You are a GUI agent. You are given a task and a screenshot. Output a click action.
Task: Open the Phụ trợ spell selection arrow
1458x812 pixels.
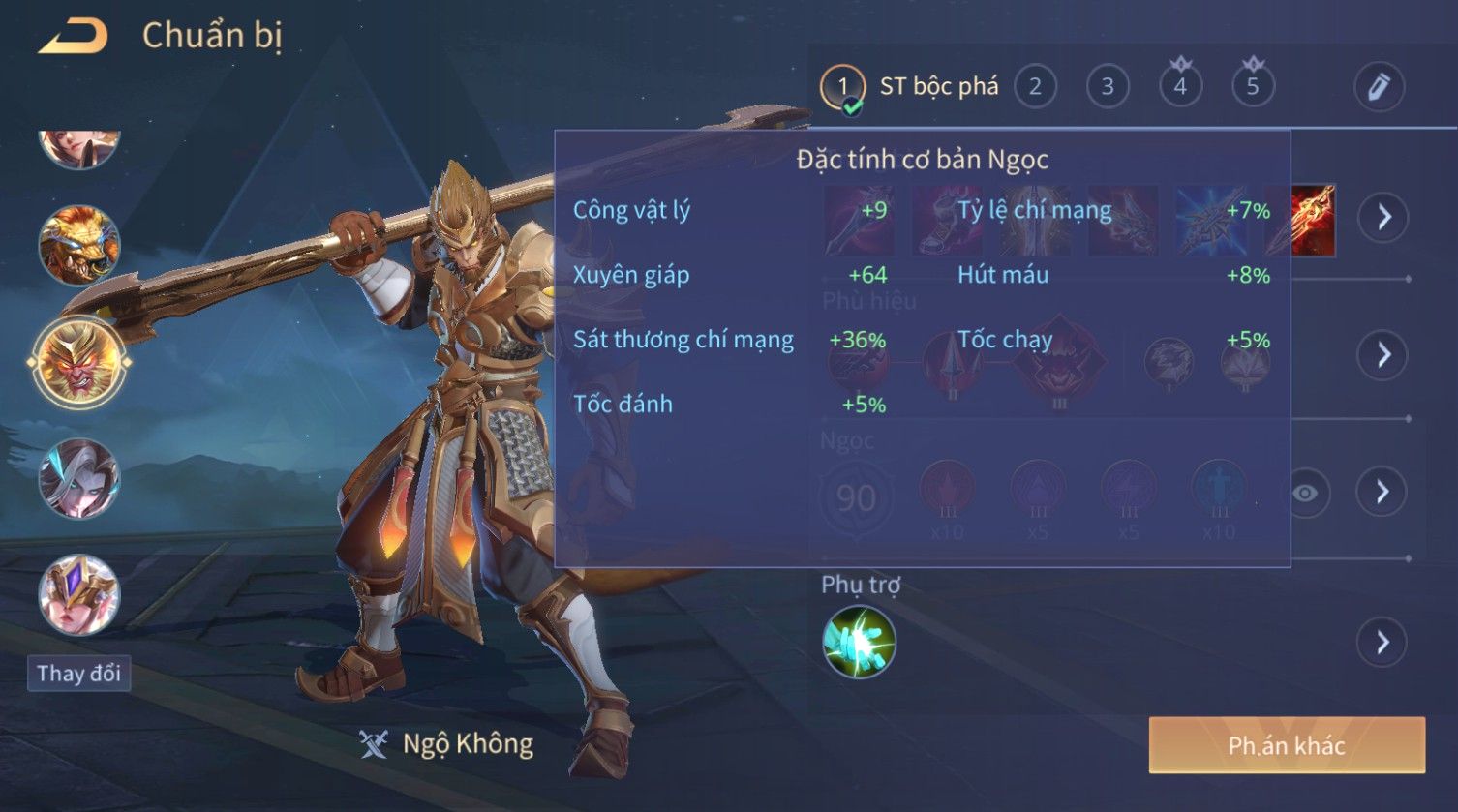1382,642
